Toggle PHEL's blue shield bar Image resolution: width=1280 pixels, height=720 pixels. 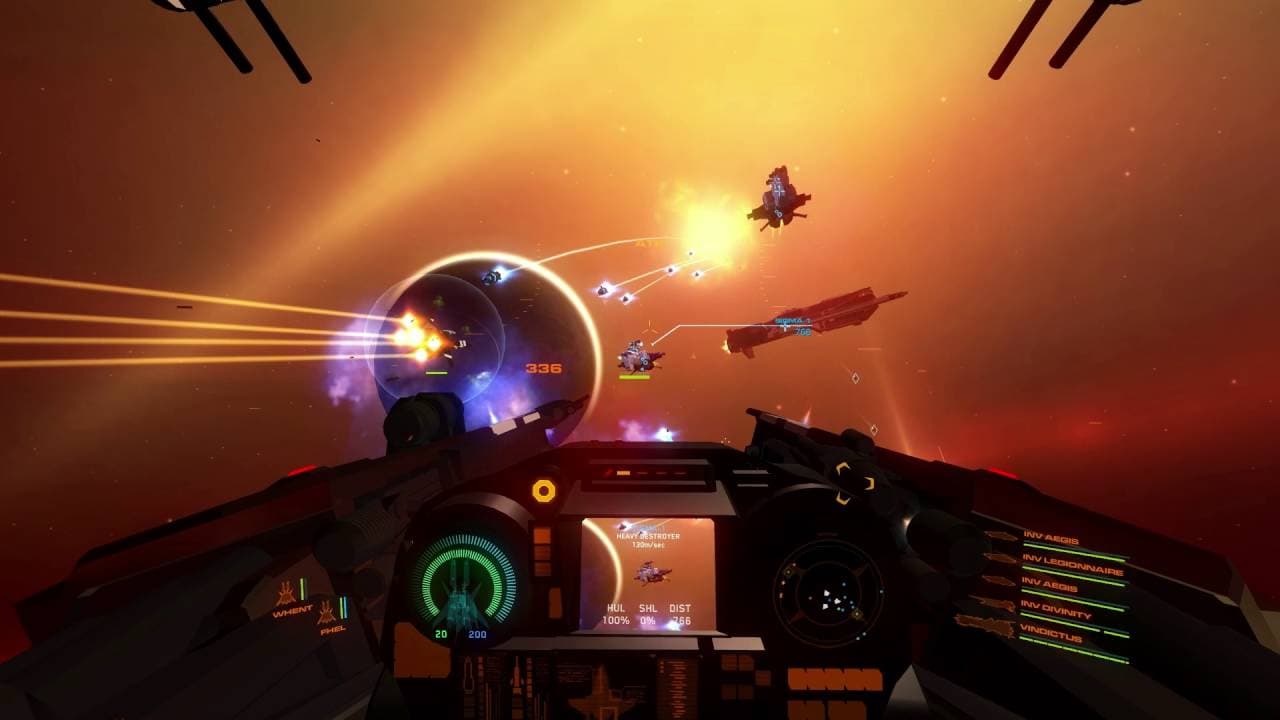click(x=345, y=608)
